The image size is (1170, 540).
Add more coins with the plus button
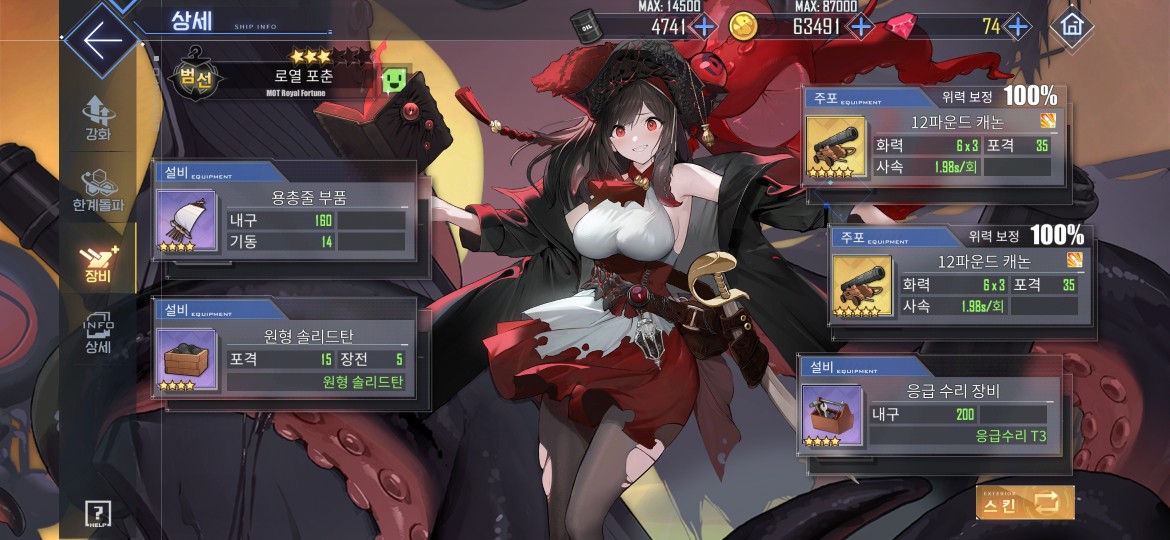click(x=860, y=26)
